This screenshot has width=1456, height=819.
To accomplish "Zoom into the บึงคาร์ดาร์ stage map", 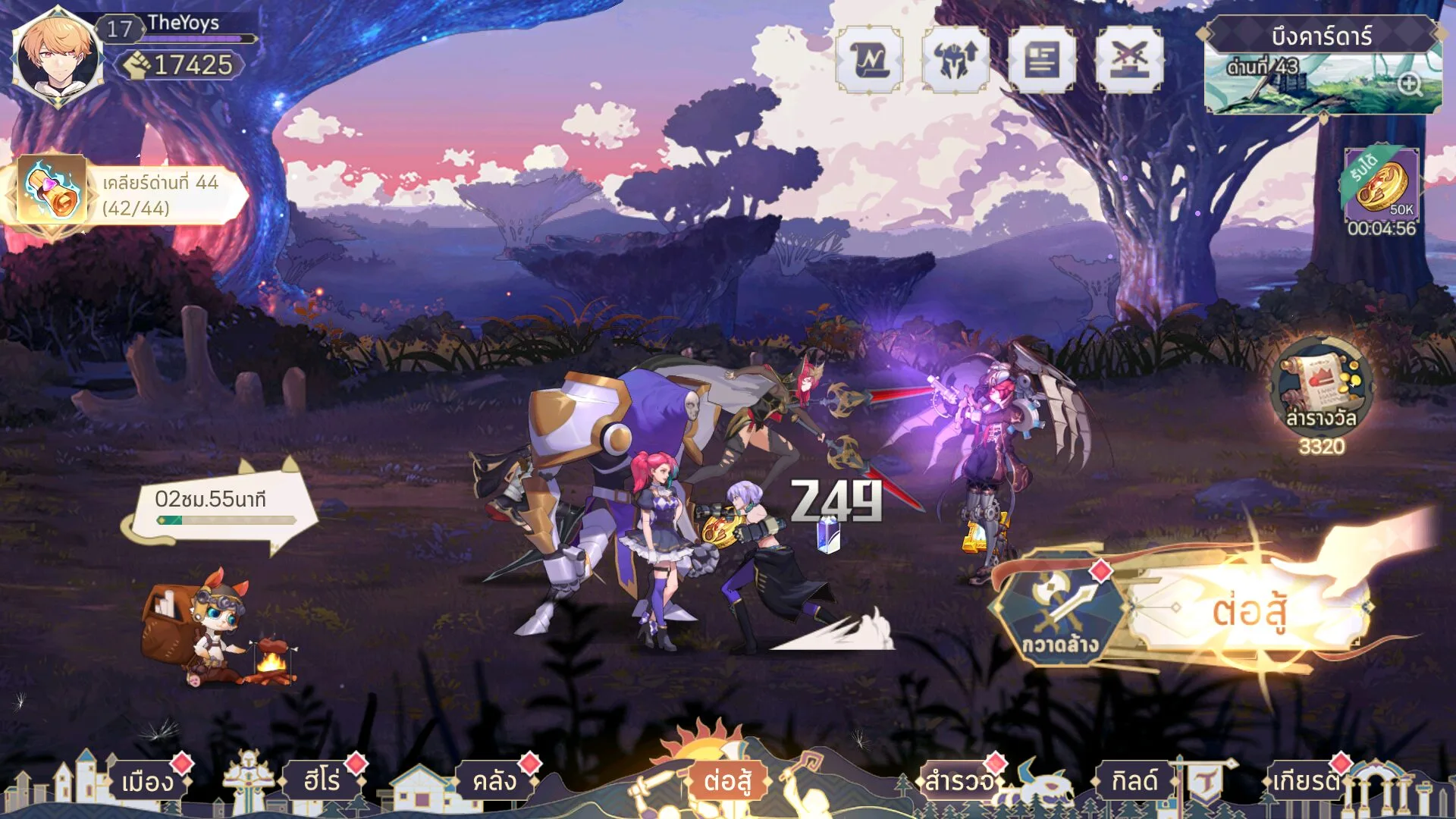I will tap(1409, 84).
